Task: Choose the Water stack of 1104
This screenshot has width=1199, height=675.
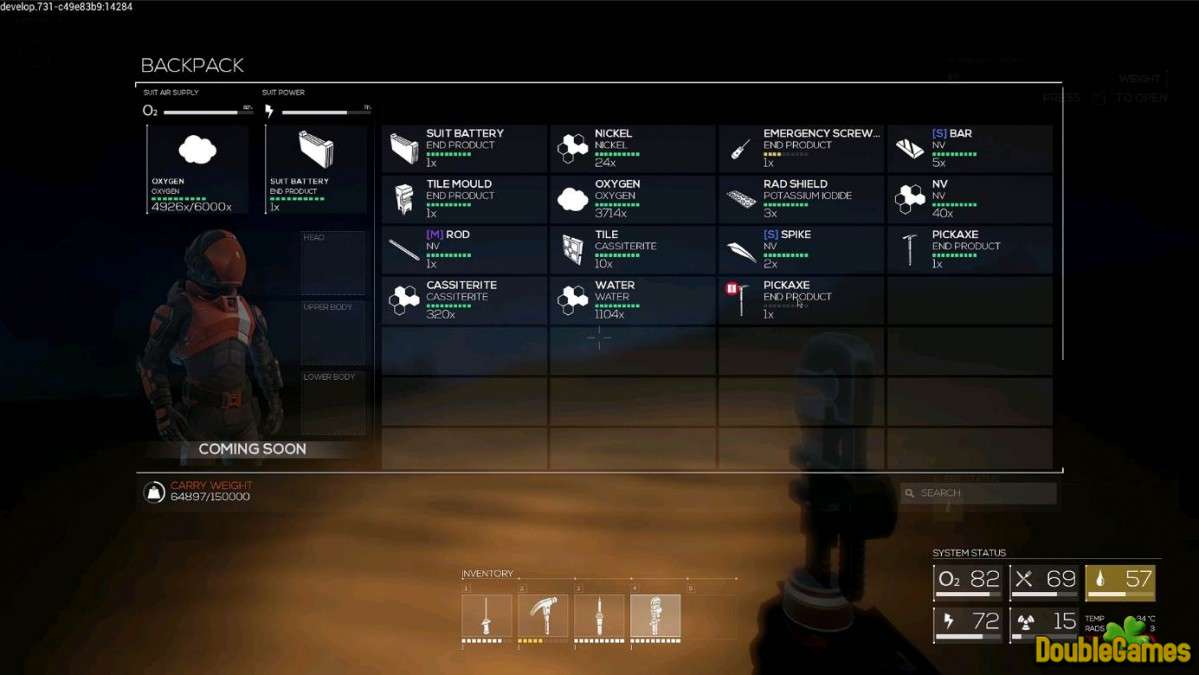Action: tap(632, 300)
